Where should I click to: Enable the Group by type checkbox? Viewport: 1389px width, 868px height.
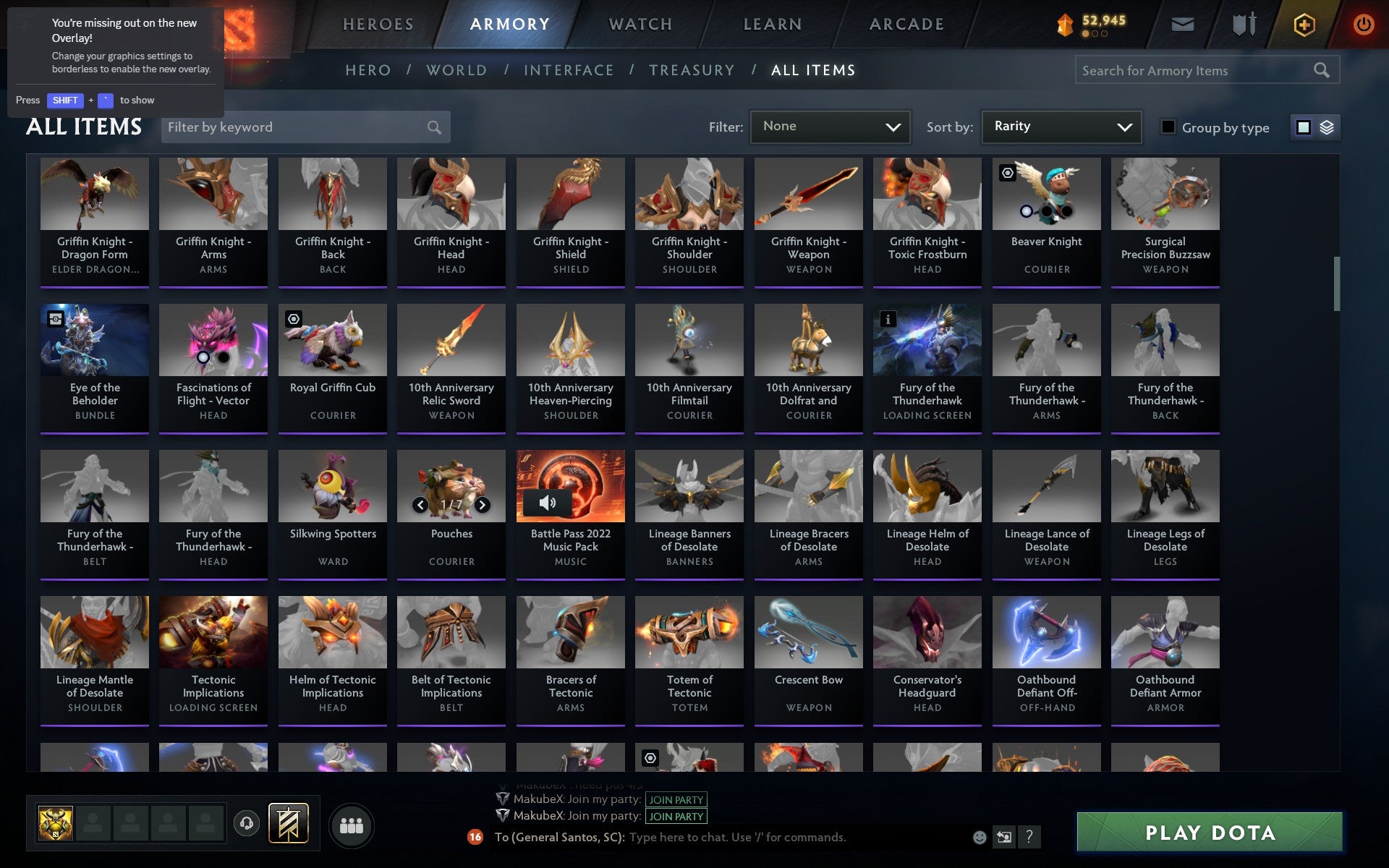(x=1168, y=127)
